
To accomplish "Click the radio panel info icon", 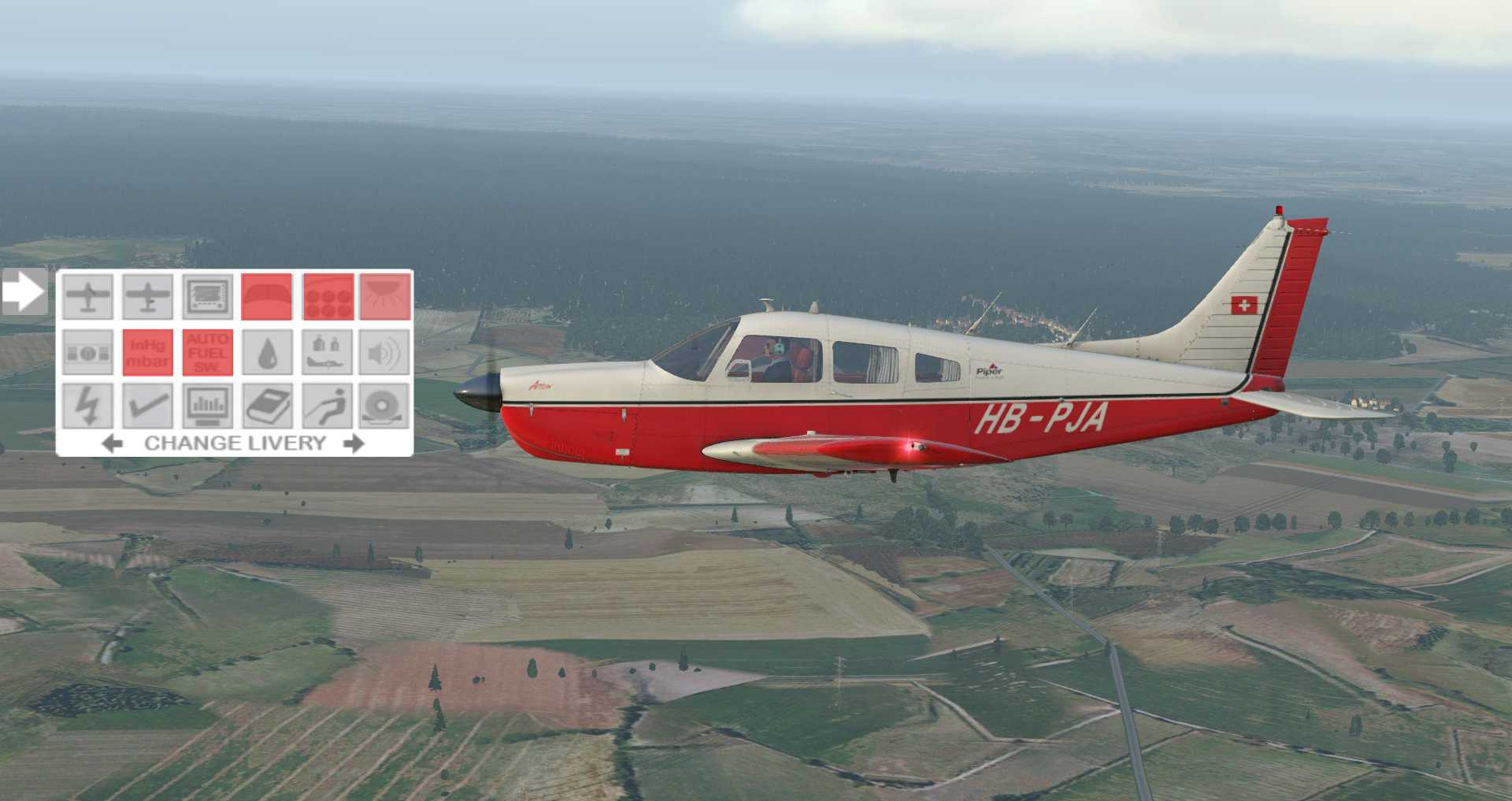I will 87,352.
